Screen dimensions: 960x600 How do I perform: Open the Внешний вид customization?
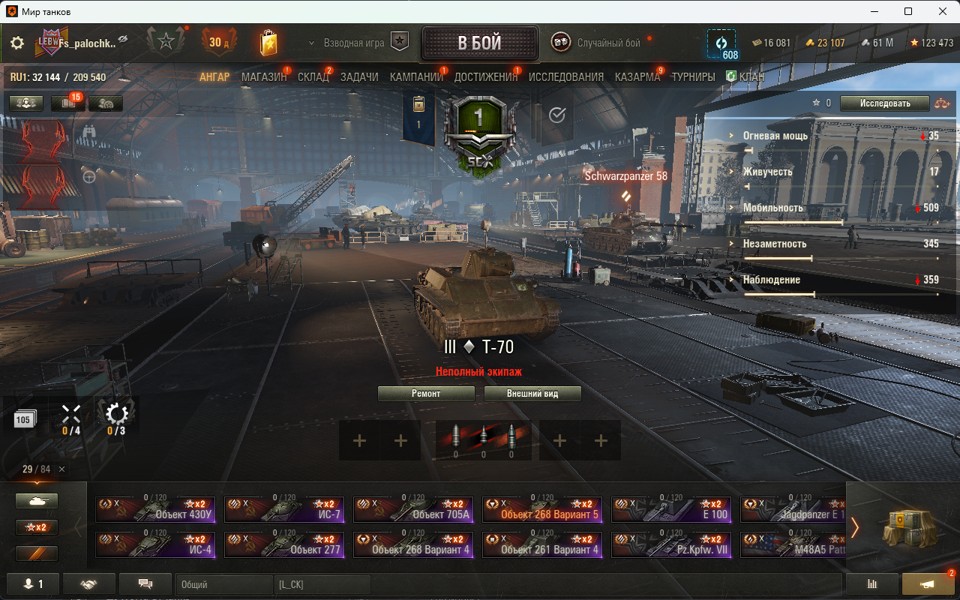pyautogui.click(x=532, y=394)
